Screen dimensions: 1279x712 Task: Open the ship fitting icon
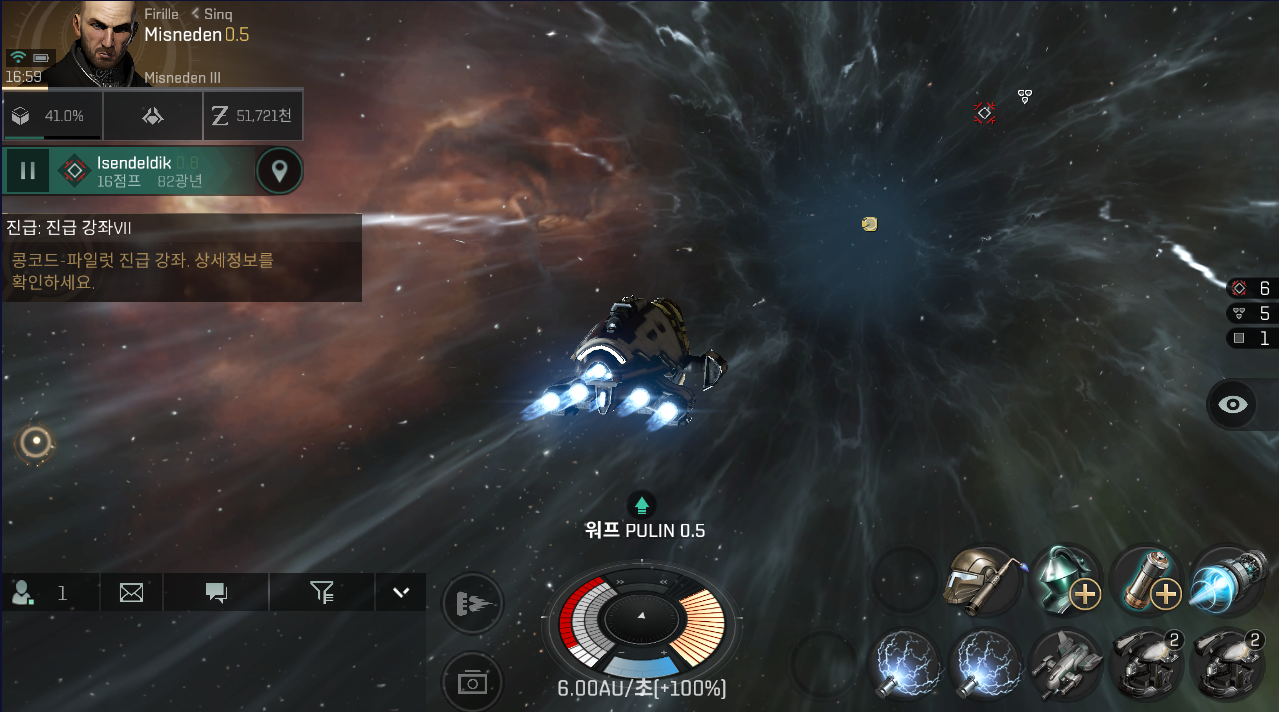tap(152, 116)
